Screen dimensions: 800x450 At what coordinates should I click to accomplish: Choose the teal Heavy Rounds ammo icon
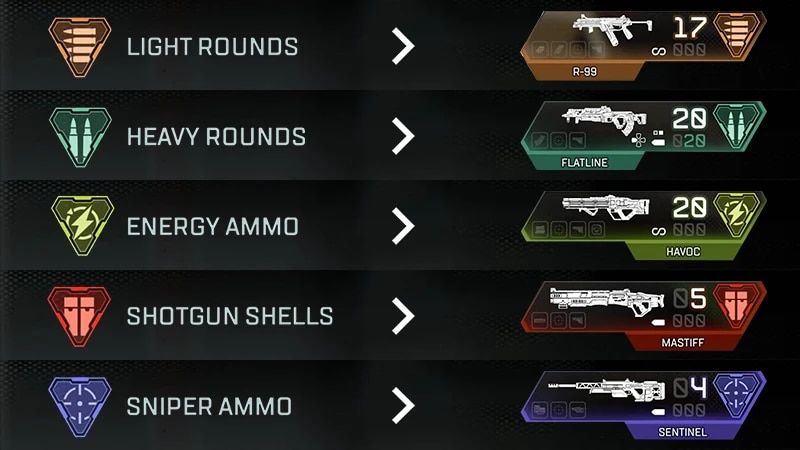tap(80, 135)
